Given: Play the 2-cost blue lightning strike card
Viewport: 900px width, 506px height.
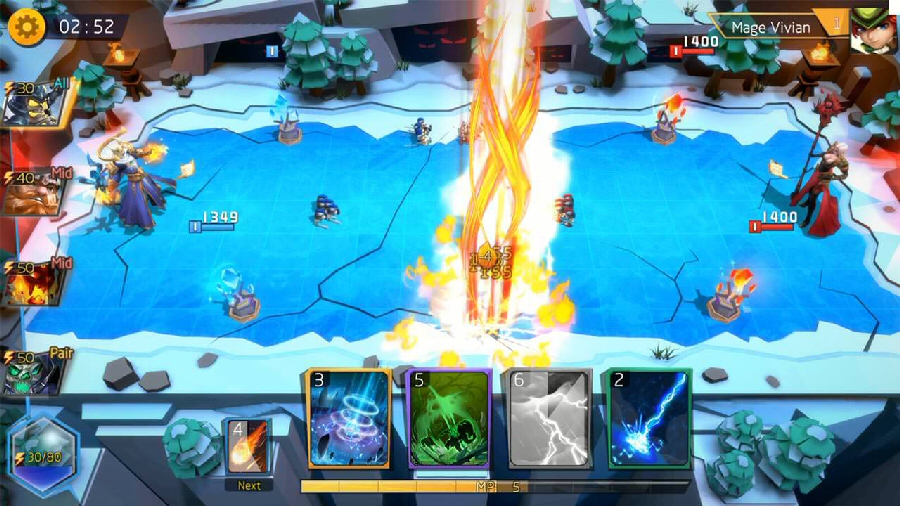Looking at the screenshot, I should (649, 419).
